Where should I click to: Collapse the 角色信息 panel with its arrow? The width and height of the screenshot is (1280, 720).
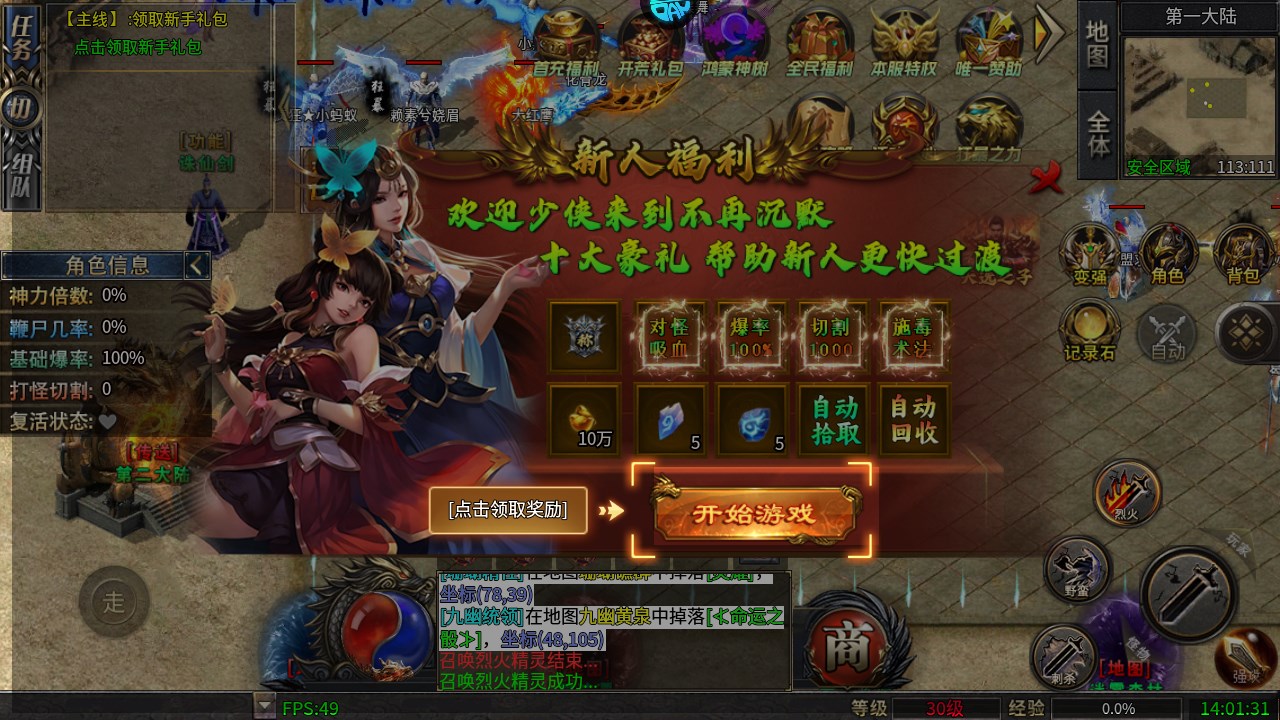(x=196, y=265)
